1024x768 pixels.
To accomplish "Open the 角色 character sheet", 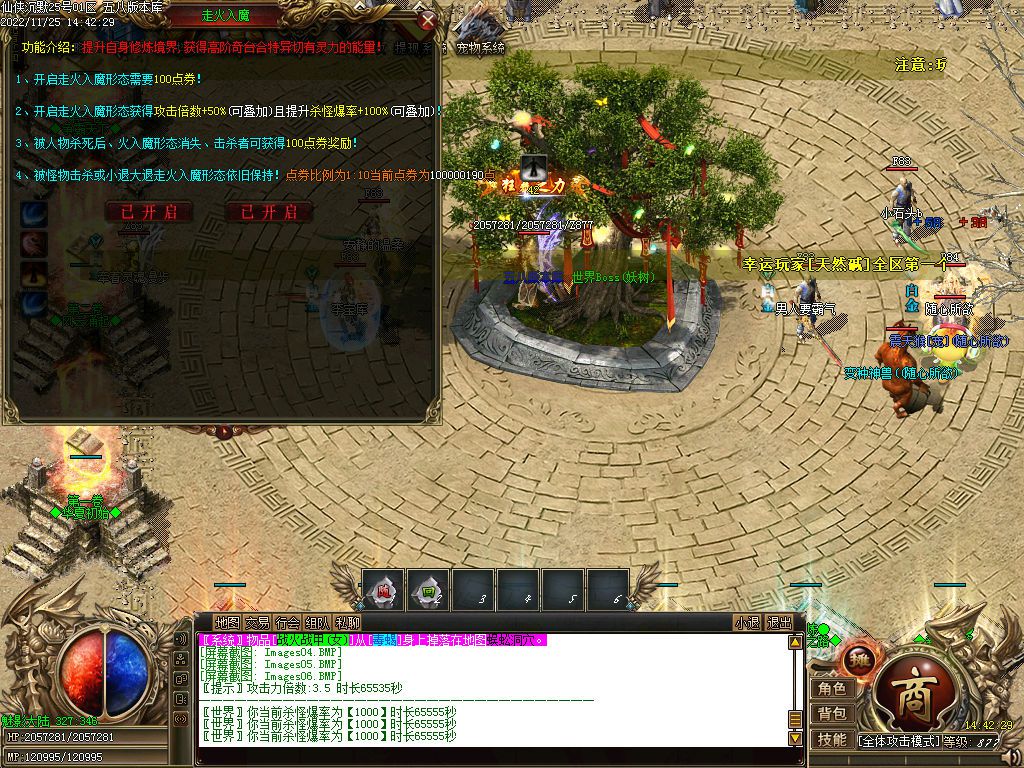I will (832, 688).
